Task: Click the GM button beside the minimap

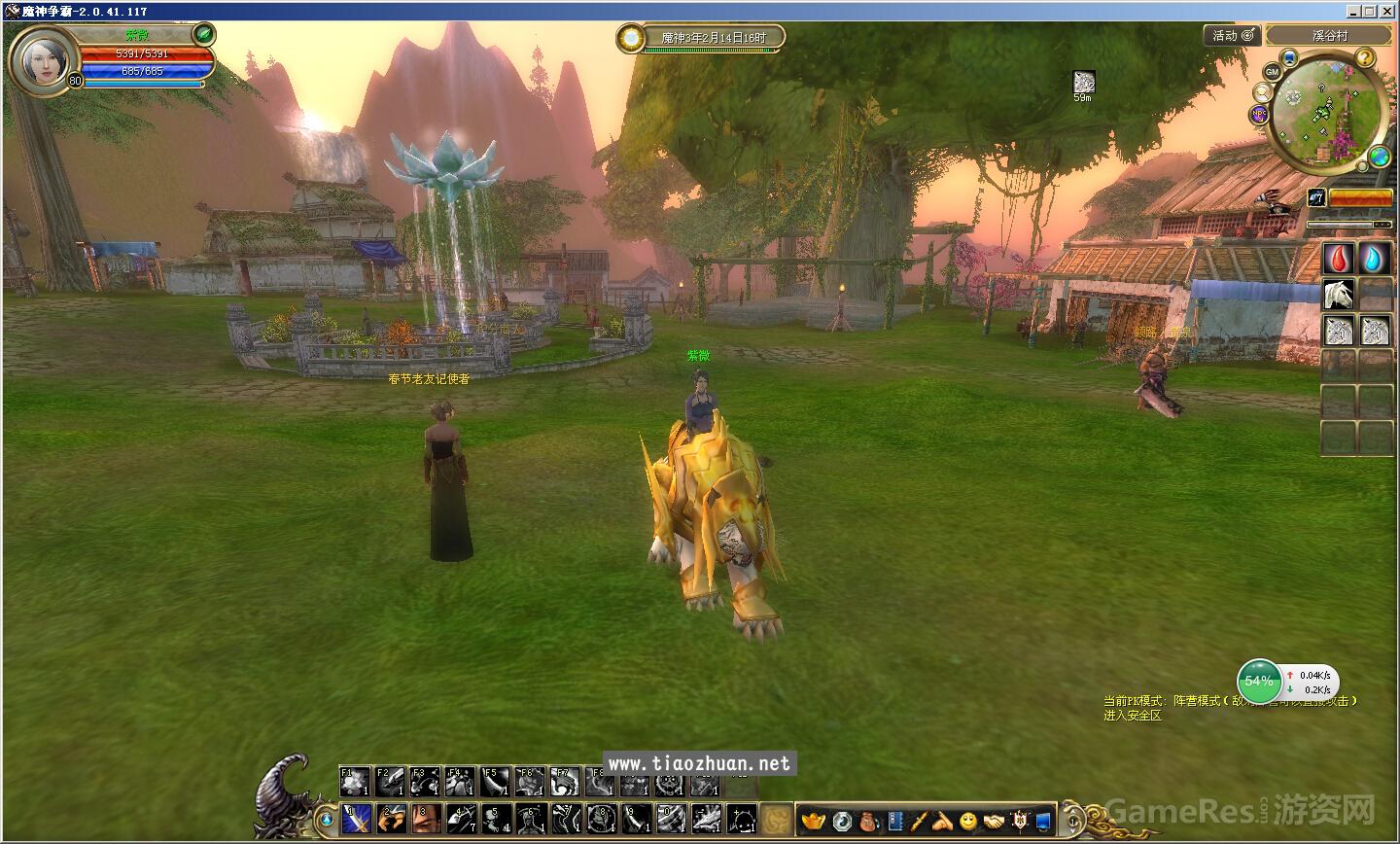Action: pos(1272,73)
